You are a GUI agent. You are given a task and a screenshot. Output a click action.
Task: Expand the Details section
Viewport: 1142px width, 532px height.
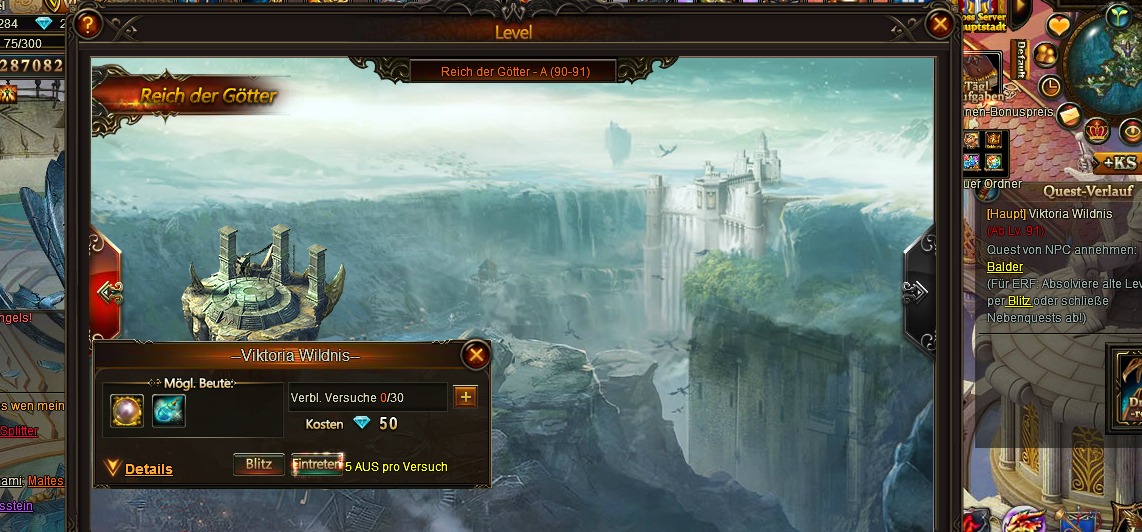148,469
